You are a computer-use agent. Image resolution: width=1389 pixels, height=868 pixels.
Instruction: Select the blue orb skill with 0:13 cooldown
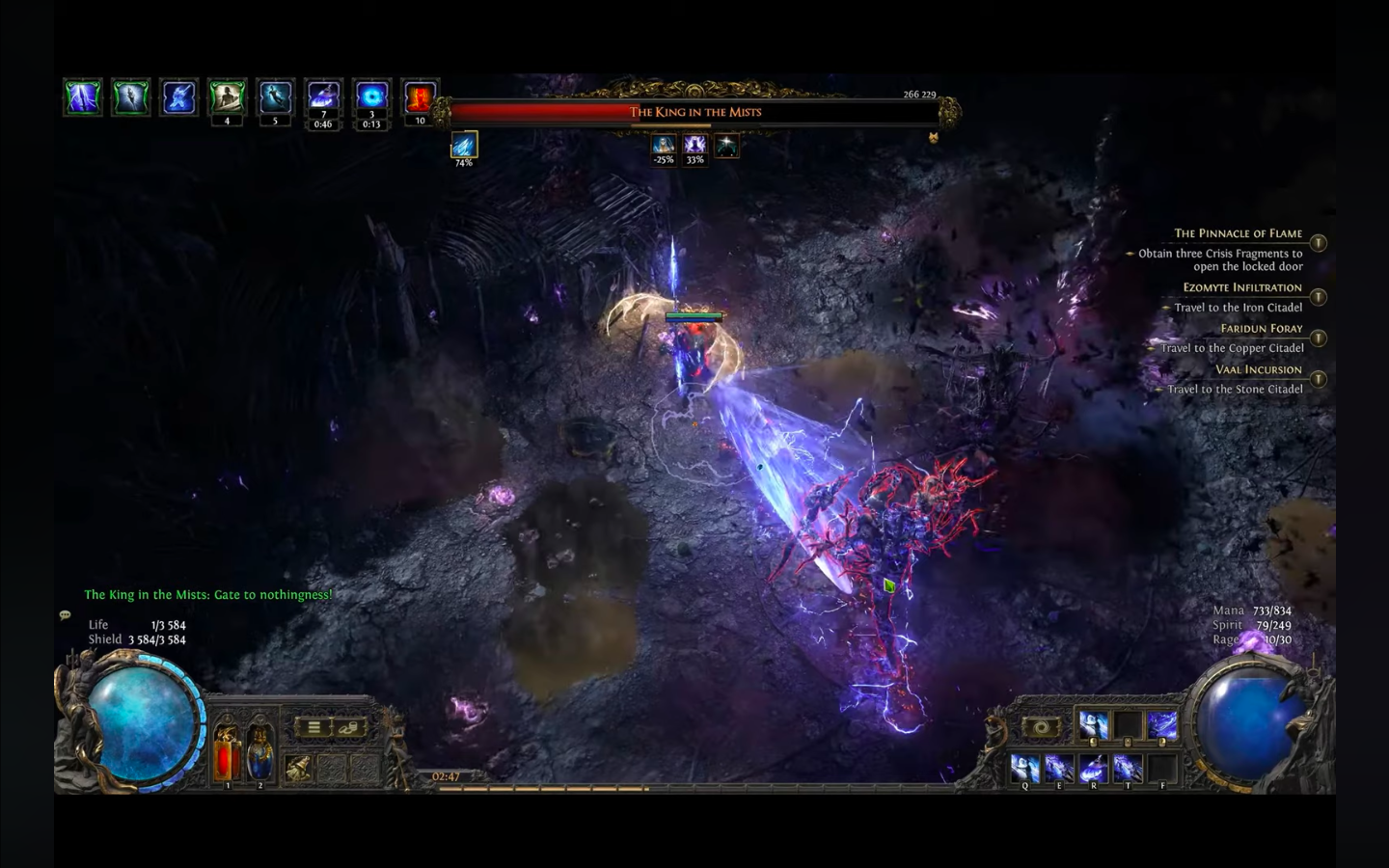pos(371,95)
